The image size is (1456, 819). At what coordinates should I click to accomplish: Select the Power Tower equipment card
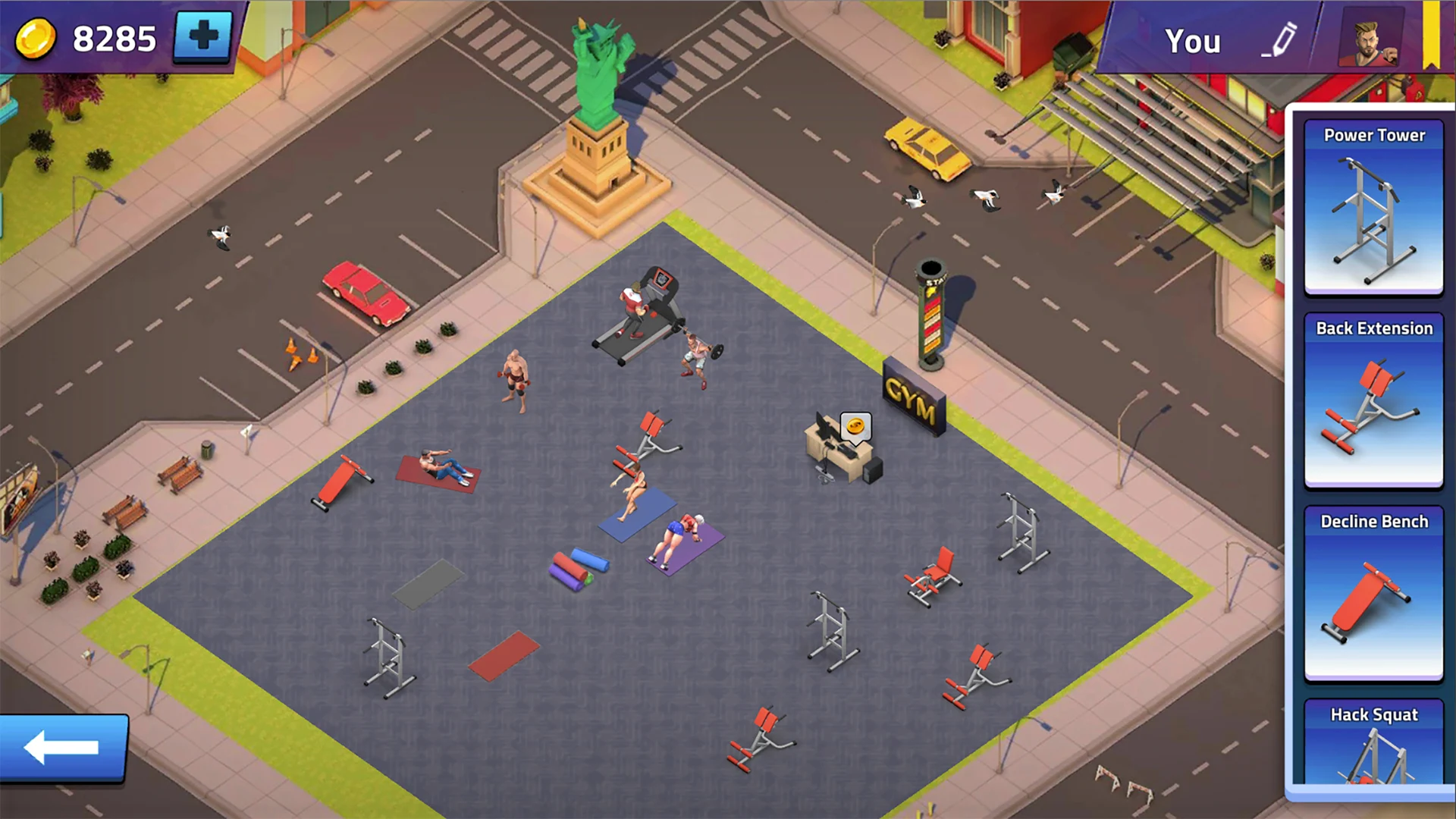(1373, 207)
